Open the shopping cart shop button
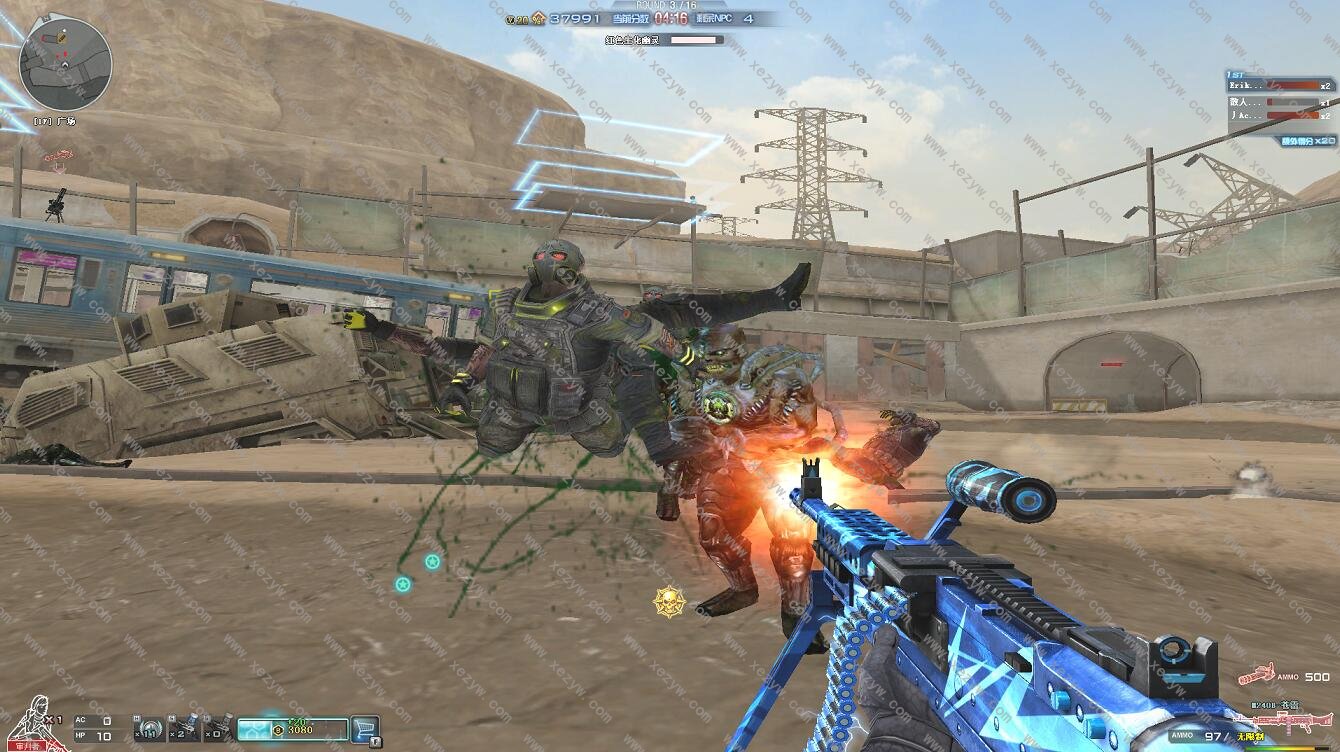1340x752 pixels. (x=366, y=729)
